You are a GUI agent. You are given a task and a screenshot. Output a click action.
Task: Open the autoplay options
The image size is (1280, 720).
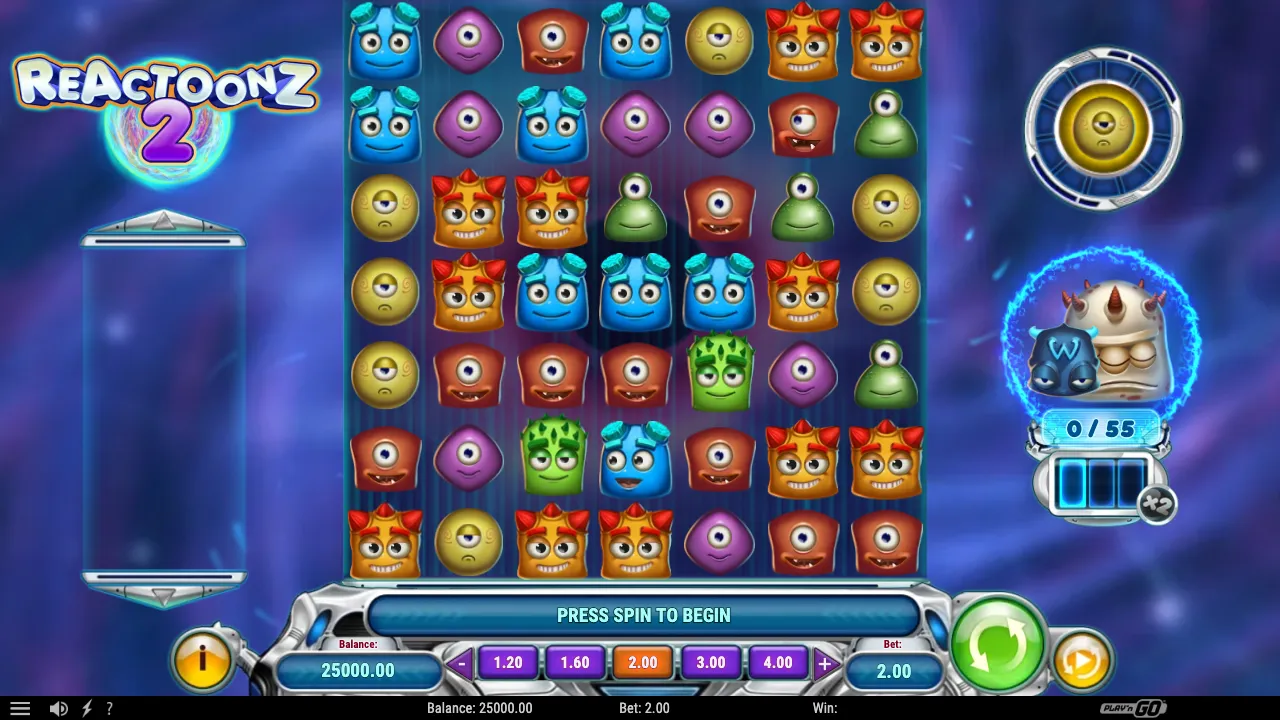tap(1081, 660)
